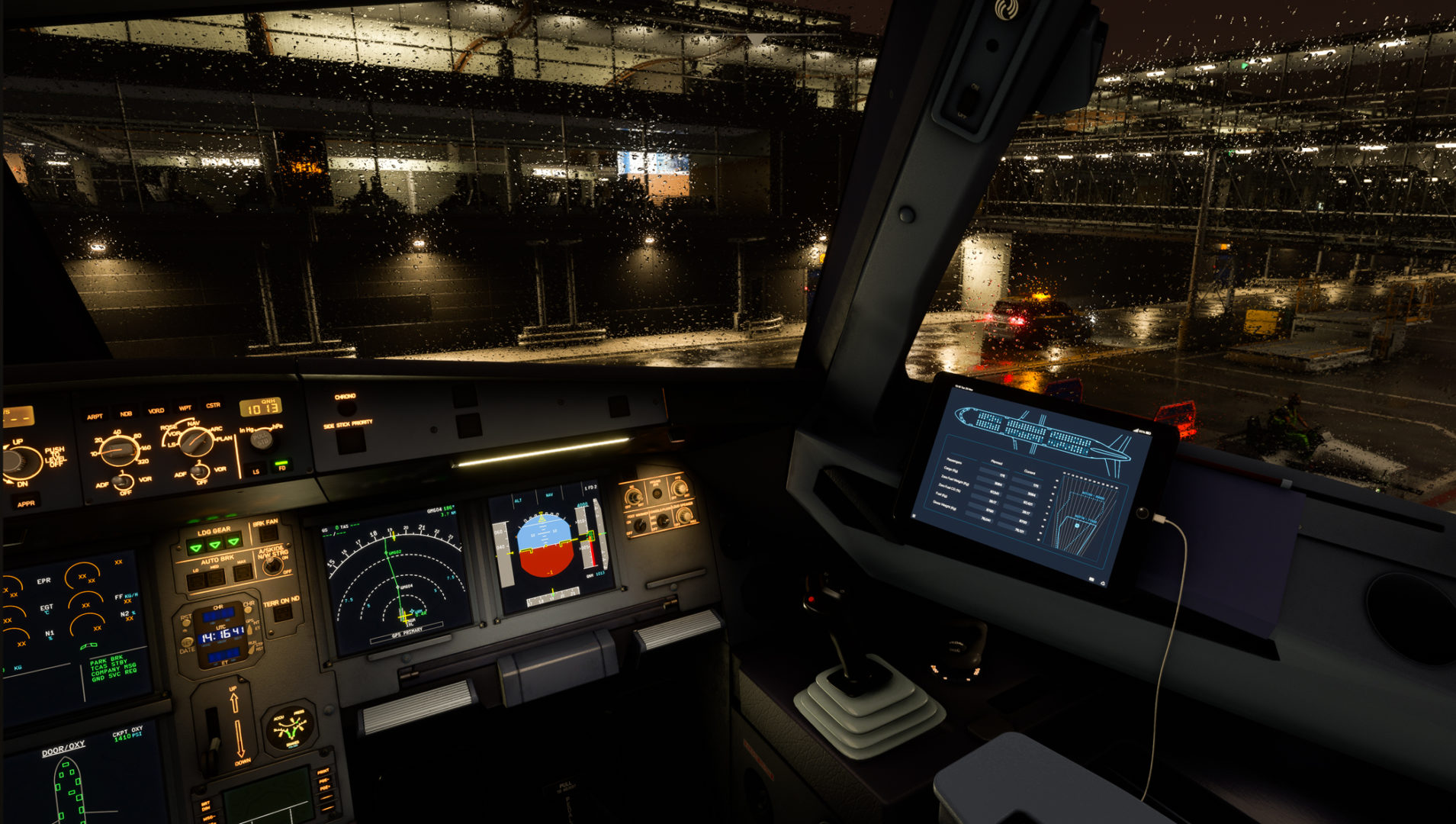Engage the APPR approach button

25,503
